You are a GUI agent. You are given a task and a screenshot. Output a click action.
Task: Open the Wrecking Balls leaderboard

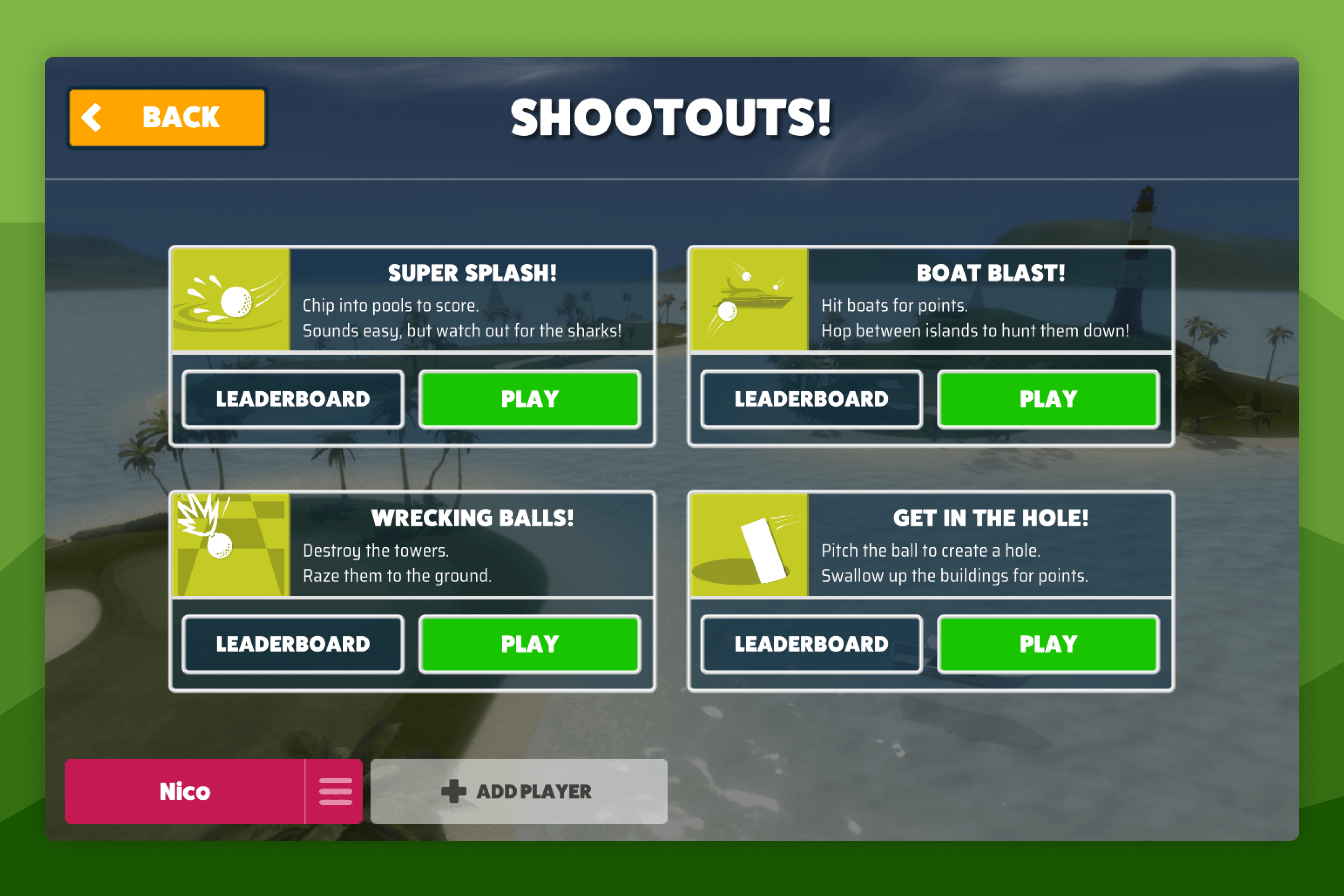point(293,643)
